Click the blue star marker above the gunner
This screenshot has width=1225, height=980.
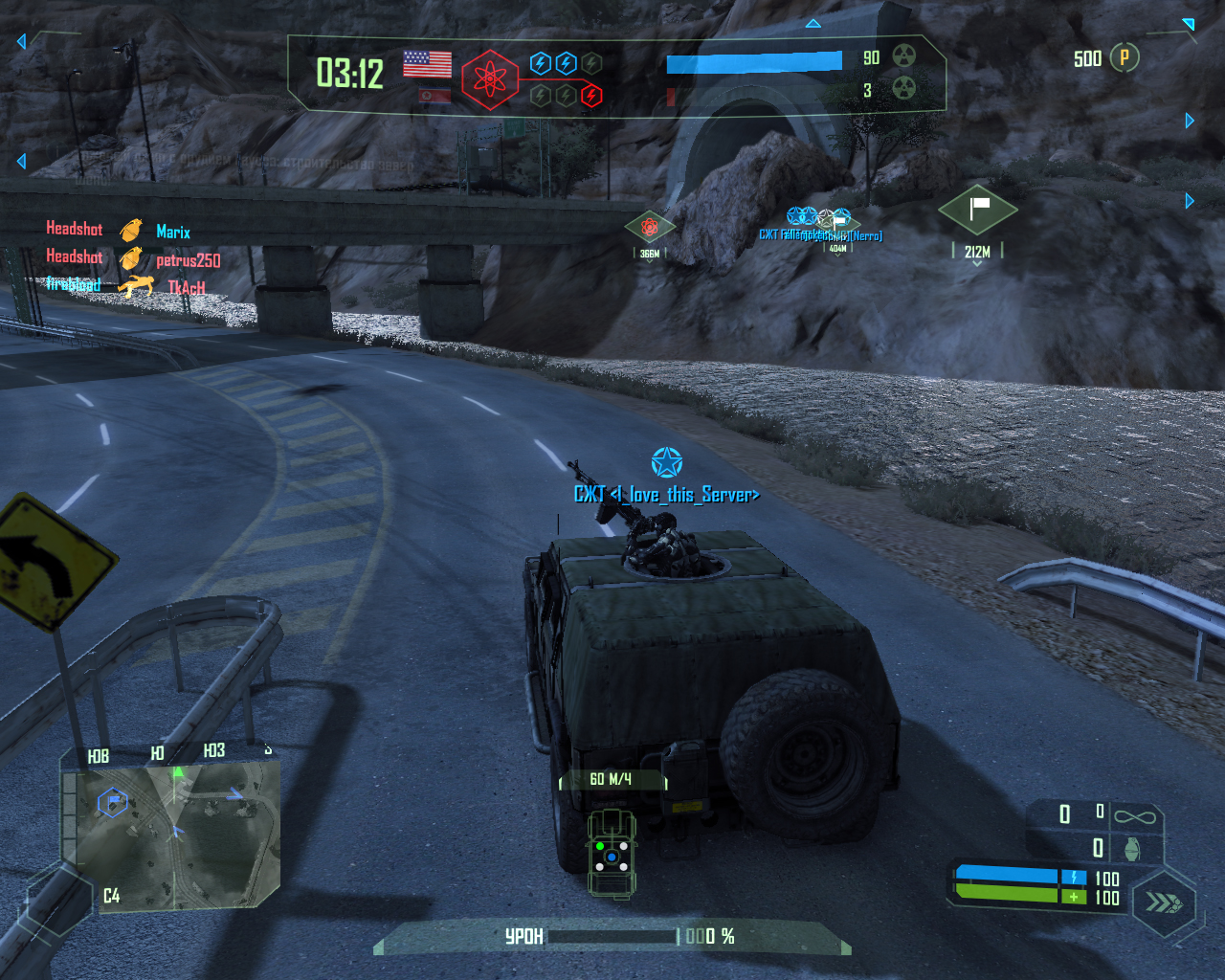[x=667, y=462]
